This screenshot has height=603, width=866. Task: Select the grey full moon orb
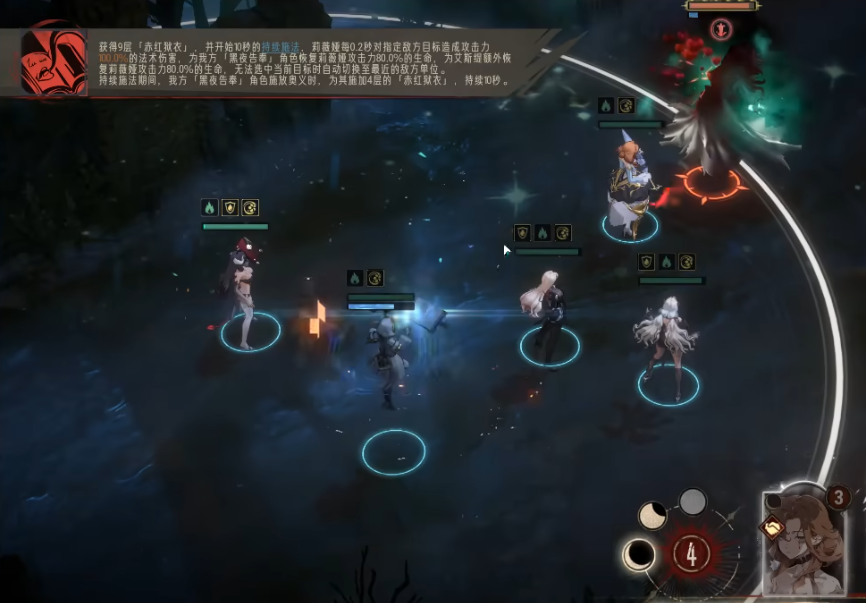[693, 501]
